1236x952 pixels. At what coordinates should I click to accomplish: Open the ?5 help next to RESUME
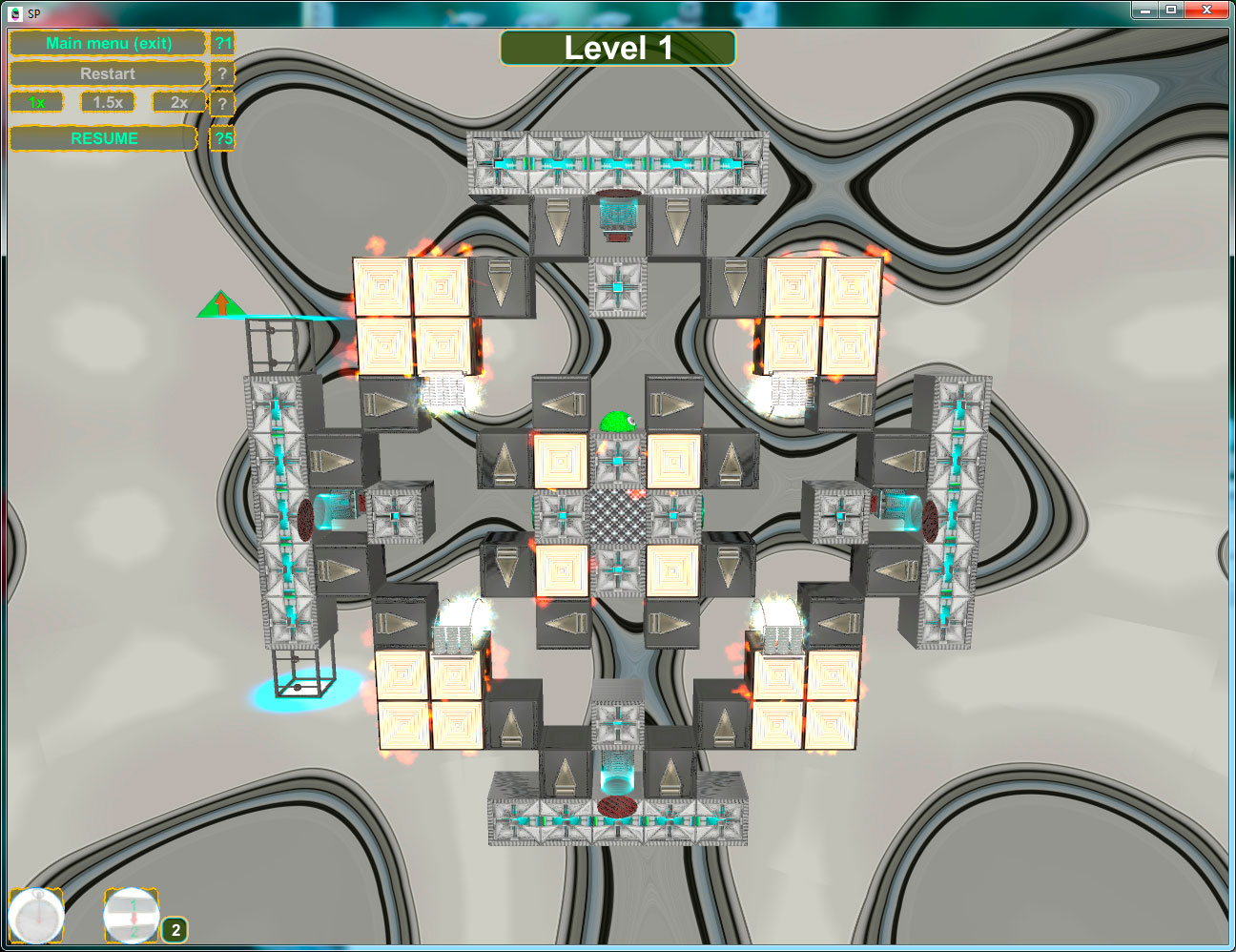(x=223, y=138)
